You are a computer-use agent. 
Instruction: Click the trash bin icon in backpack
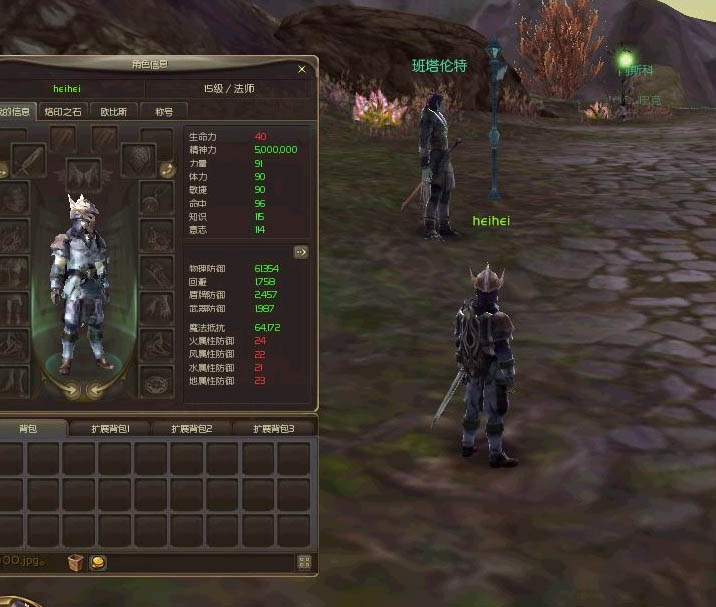[76, 562]
